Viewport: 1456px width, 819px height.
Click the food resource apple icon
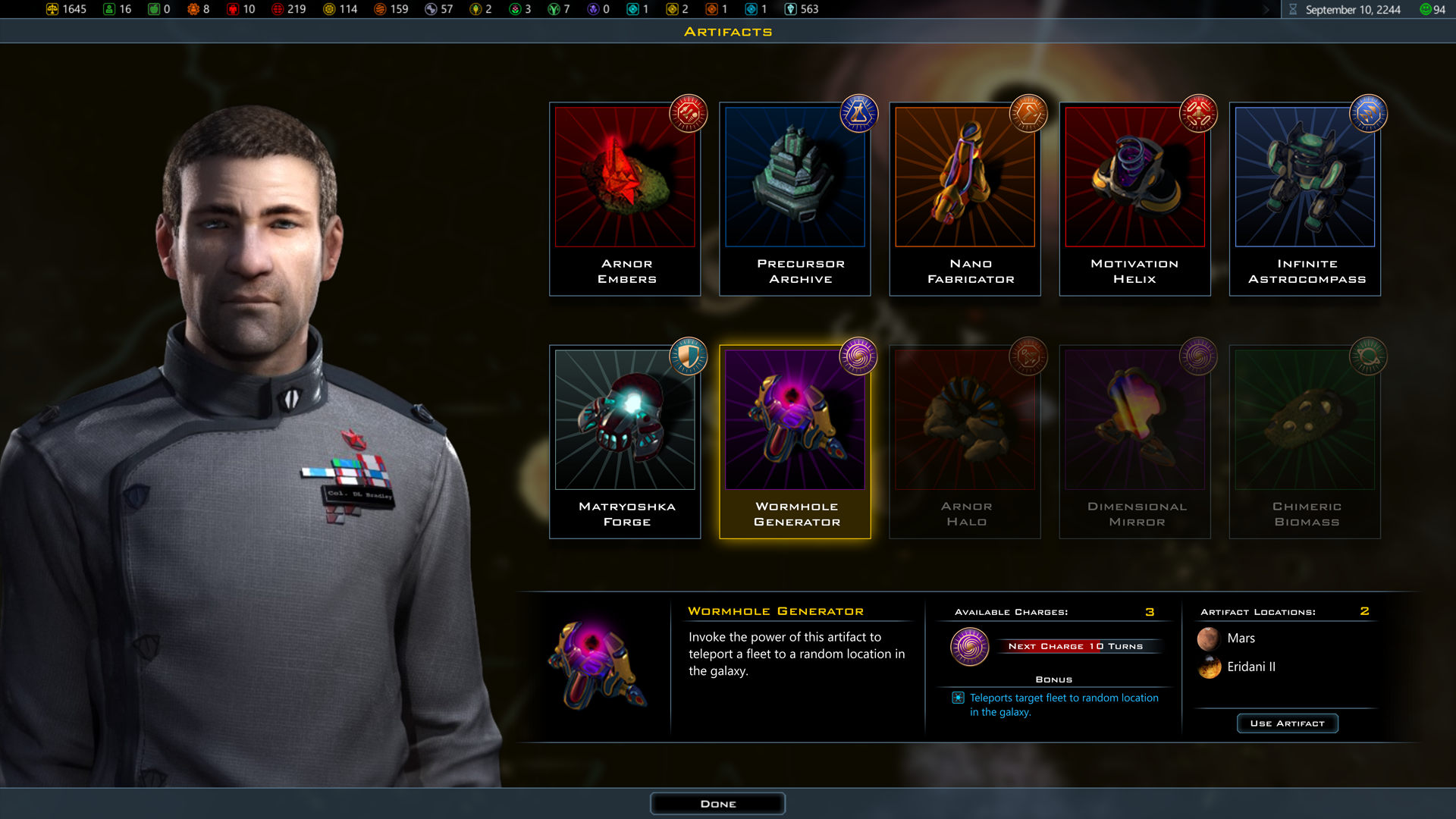pos(154,9)
